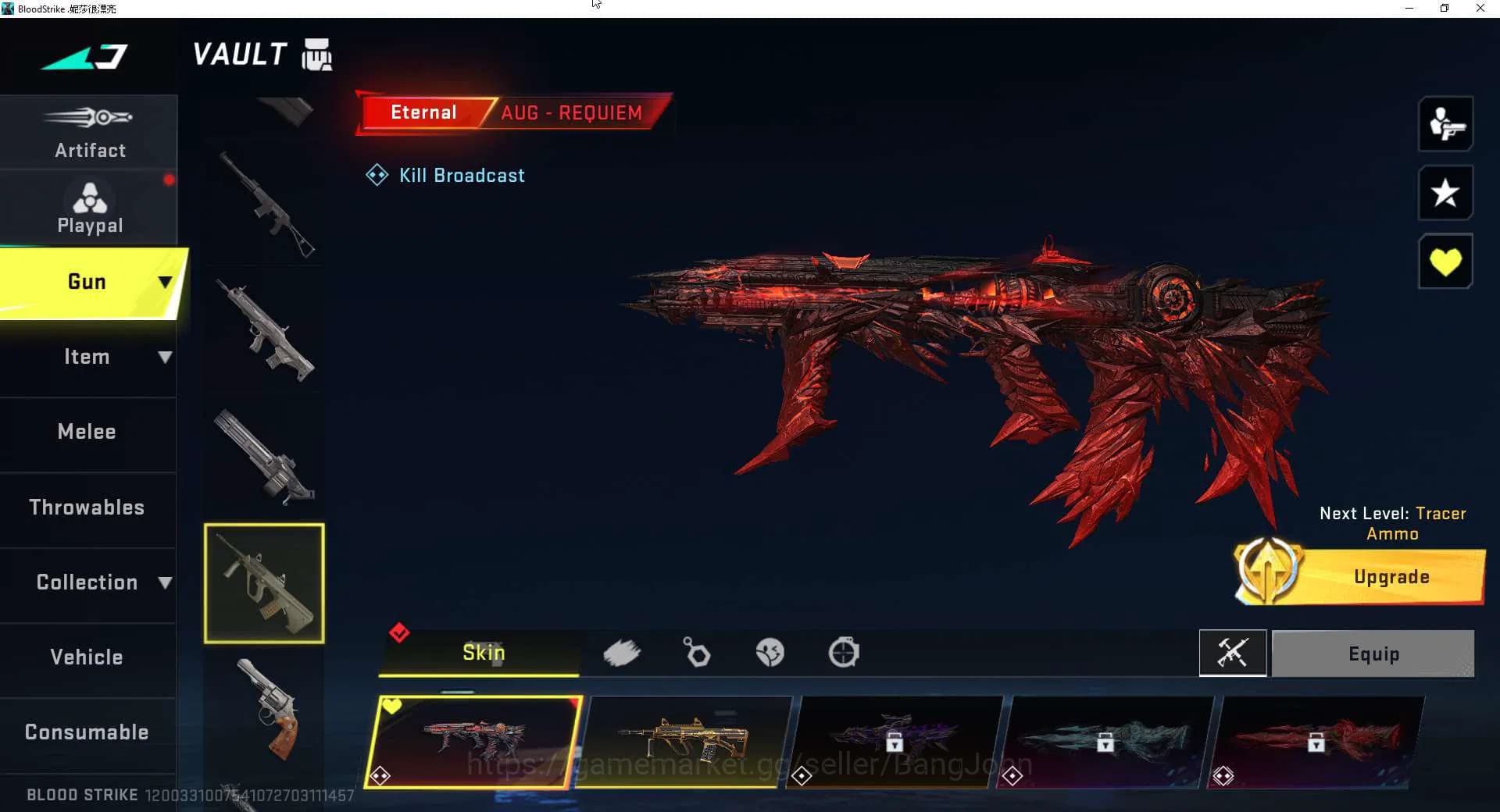Unfavorite the selected Requiem skin thumbnail heart

click(x=391, y=705)
